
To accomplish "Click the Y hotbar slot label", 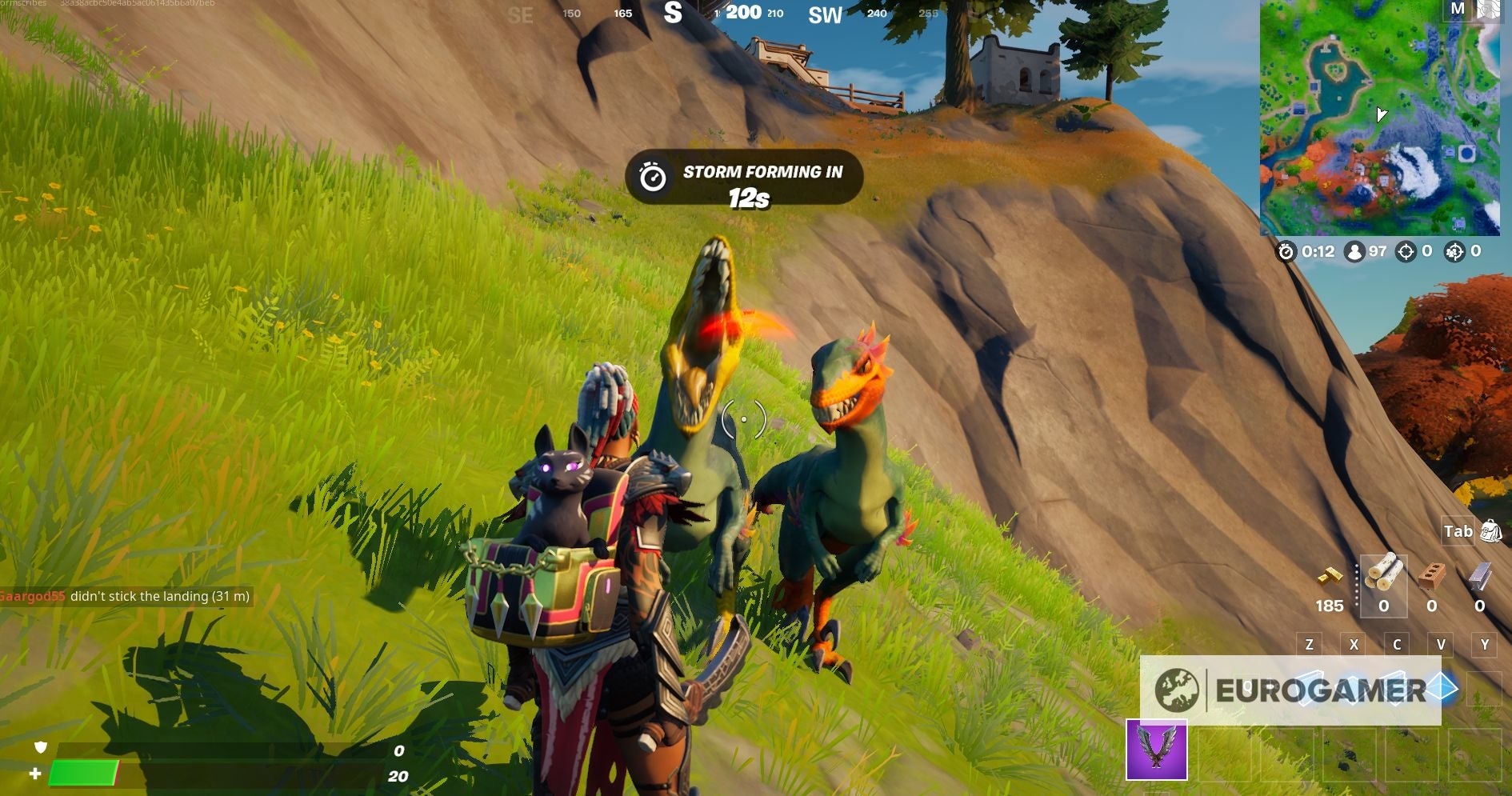I will [1485, 644].
